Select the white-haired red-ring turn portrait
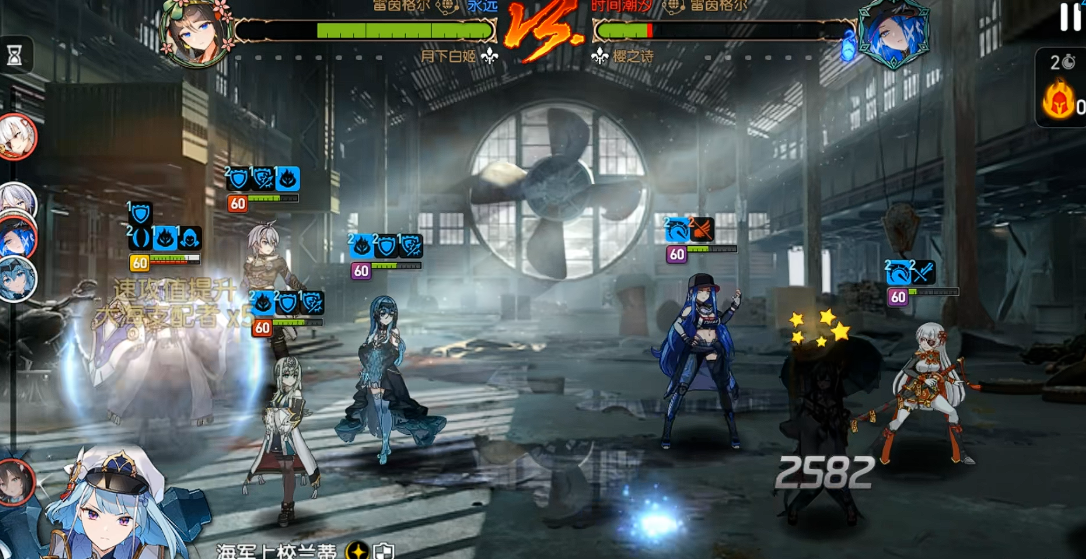This screenshot has height=559, width=1086. point(17,137)
